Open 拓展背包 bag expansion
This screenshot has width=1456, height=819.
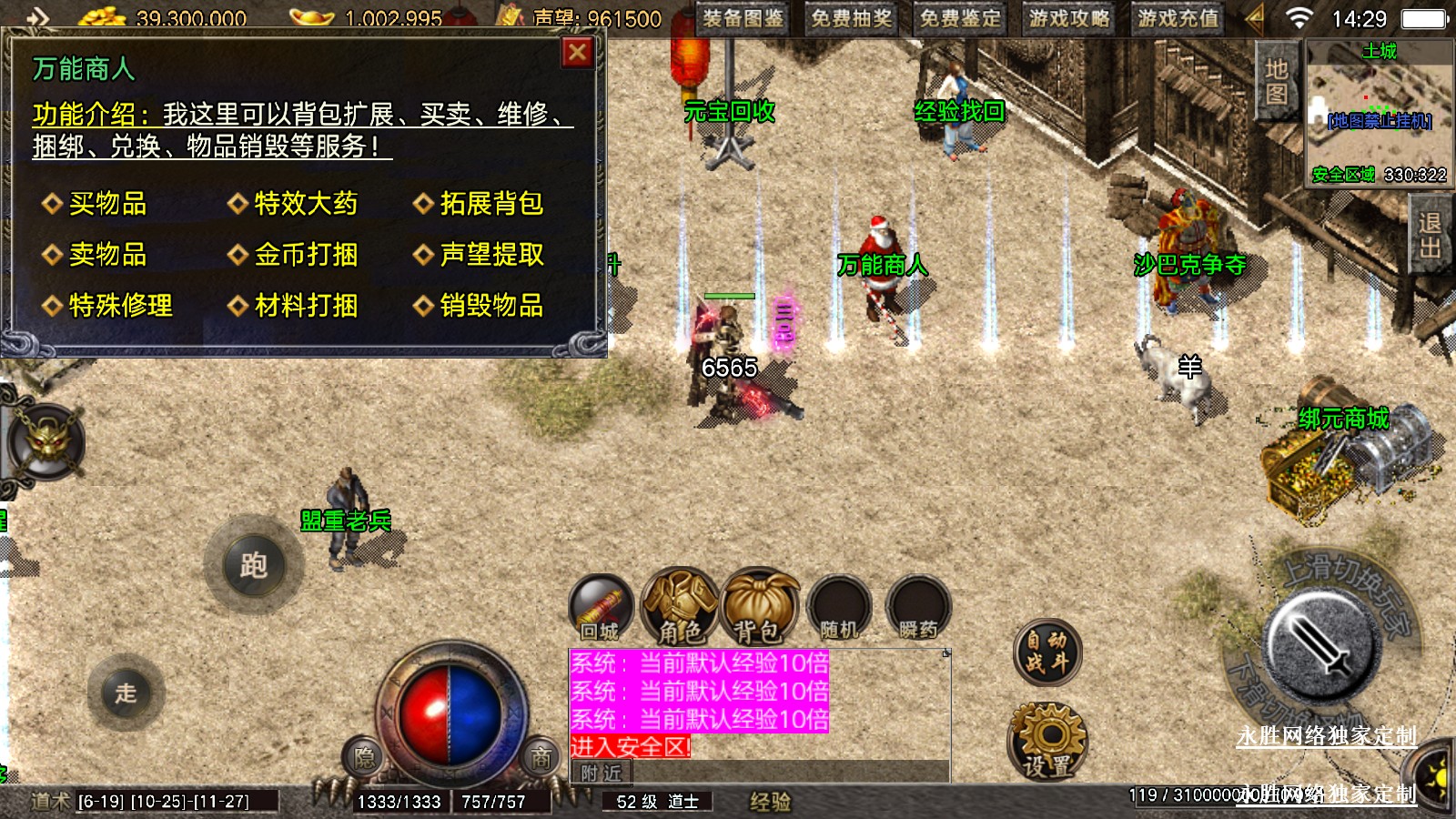[x=491, y=204]
